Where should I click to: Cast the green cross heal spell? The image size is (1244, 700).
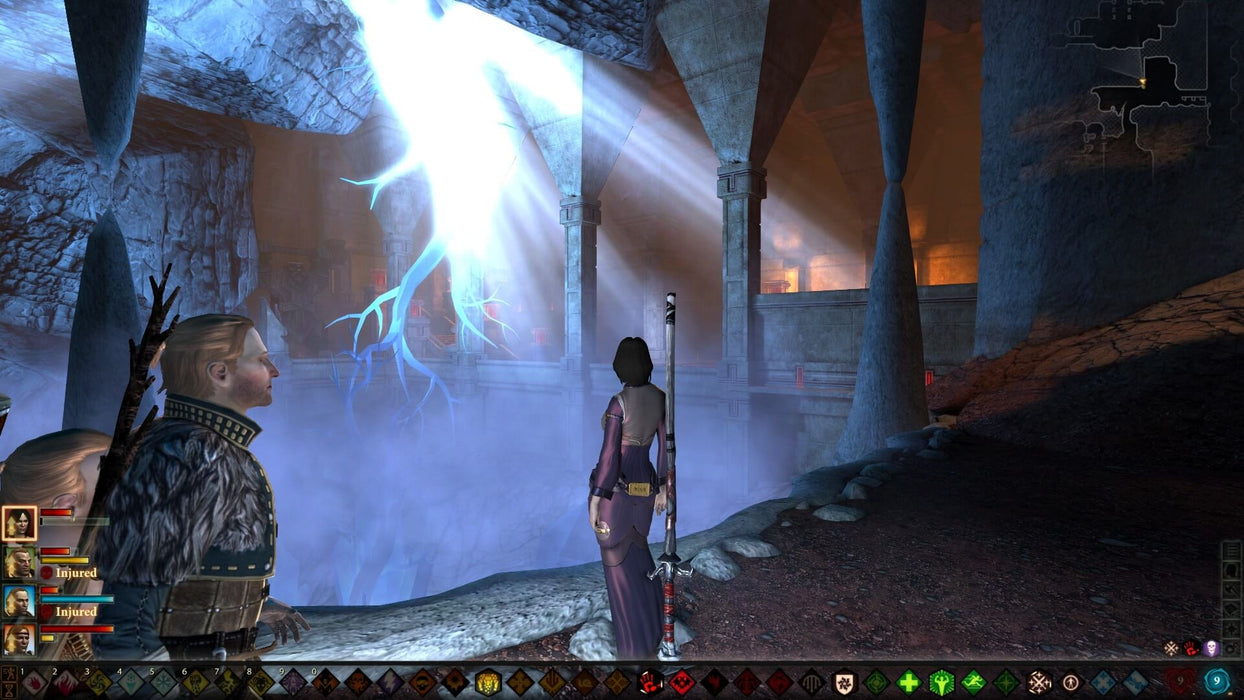pyautogui.click(x=908, y=682)
